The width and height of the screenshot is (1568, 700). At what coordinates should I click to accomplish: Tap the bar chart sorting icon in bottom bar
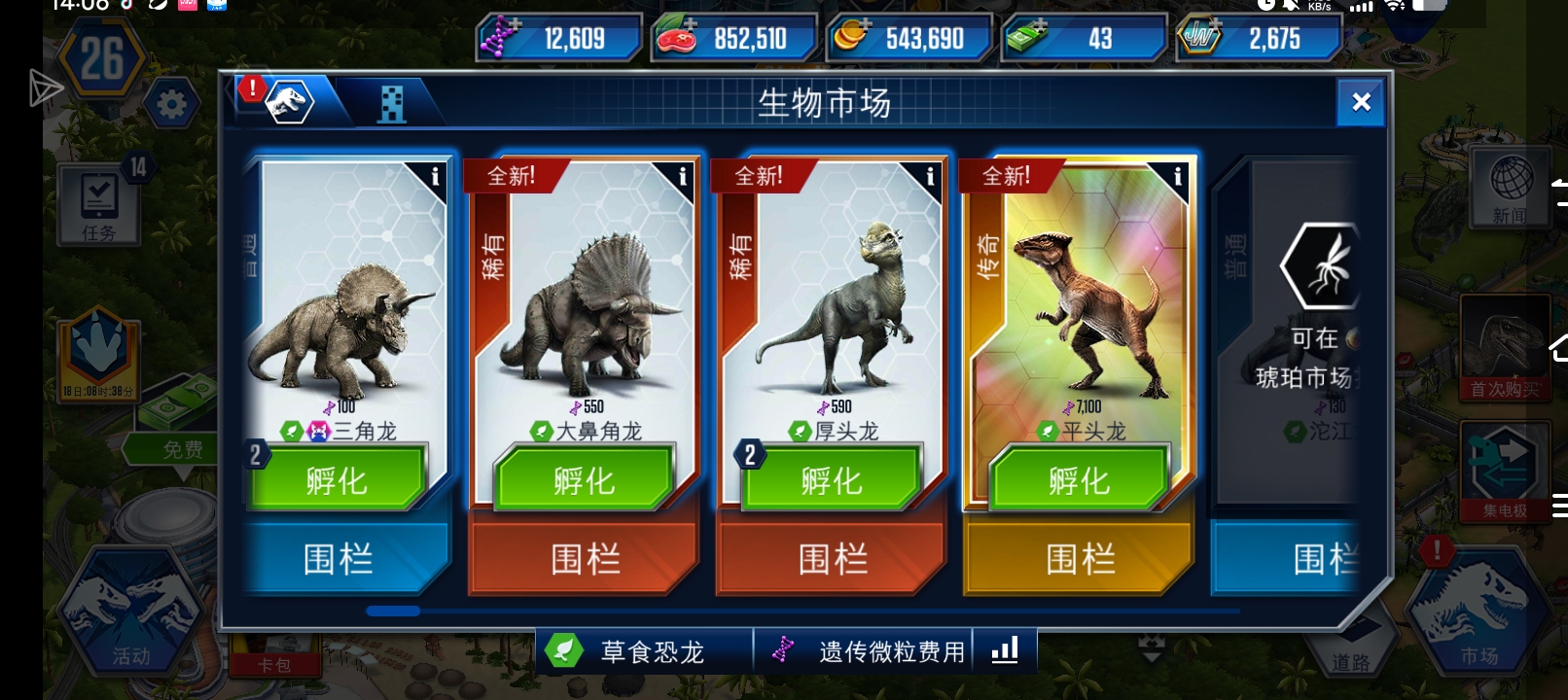[1007, 651]
